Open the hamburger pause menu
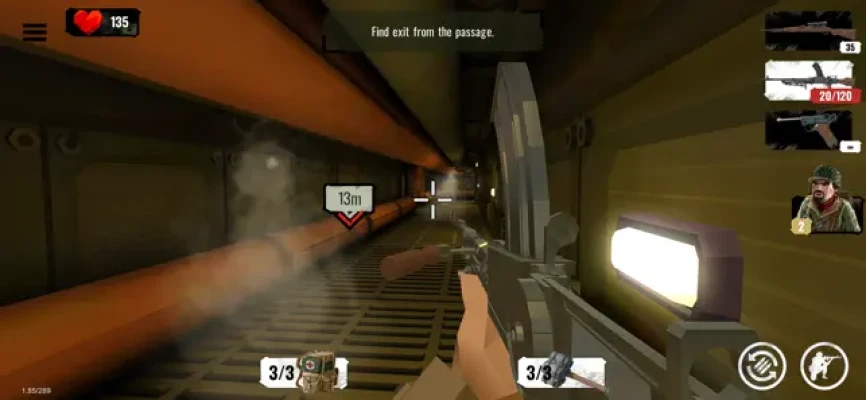Screen dimensions: 866x400 pos(35,32)
